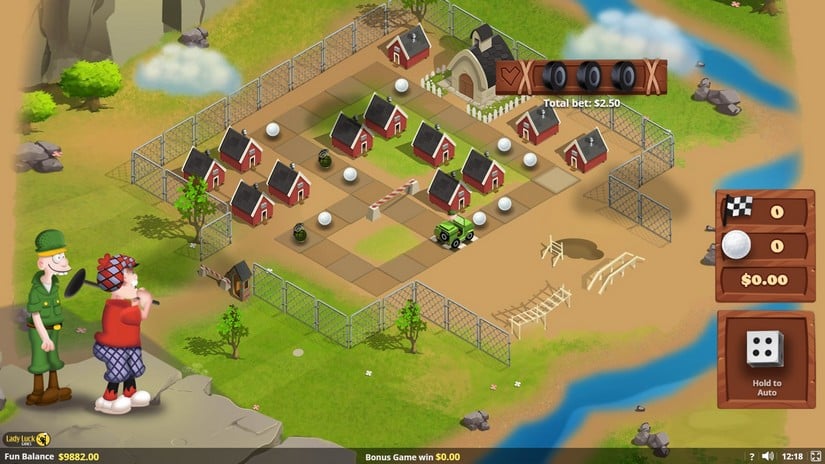Click the Lady Luck Games logo
Viewport: 825px width, 464px height.
tap(27, 439)
